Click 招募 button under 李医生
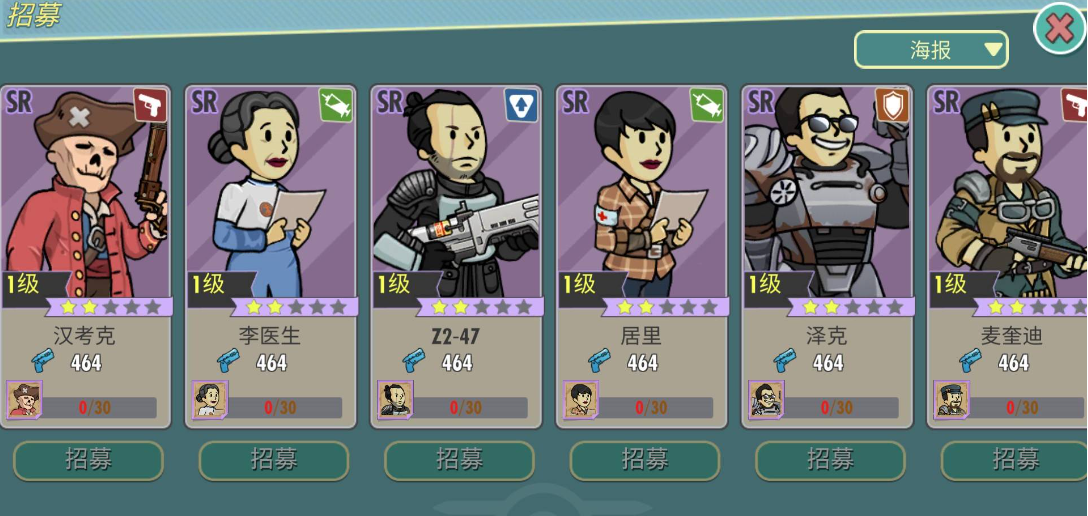This screenshot has width=1088, height=516. tap(274, 460)
